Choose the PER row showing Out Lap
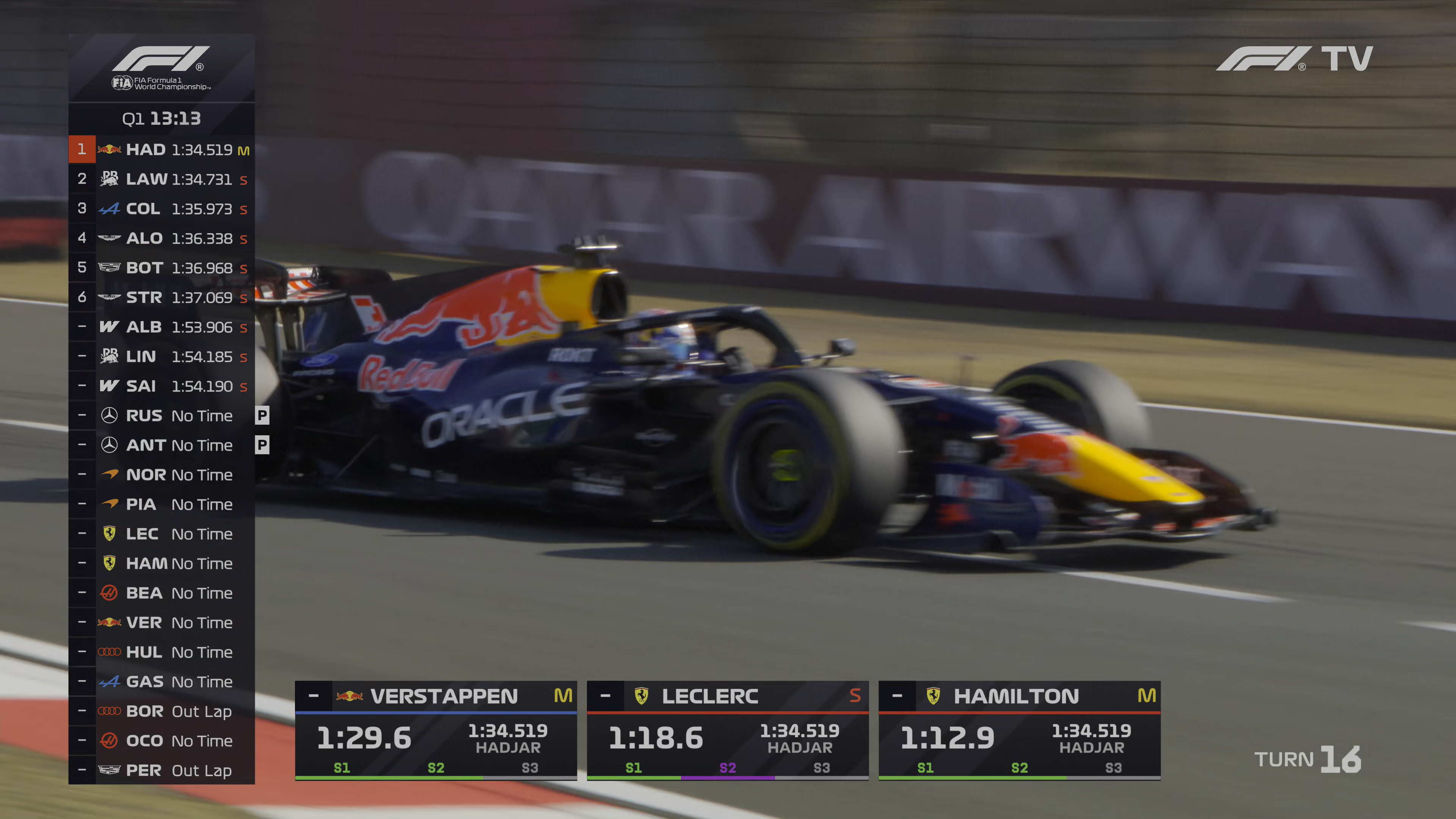The image size is (1456, 819). tap(162, 770)
